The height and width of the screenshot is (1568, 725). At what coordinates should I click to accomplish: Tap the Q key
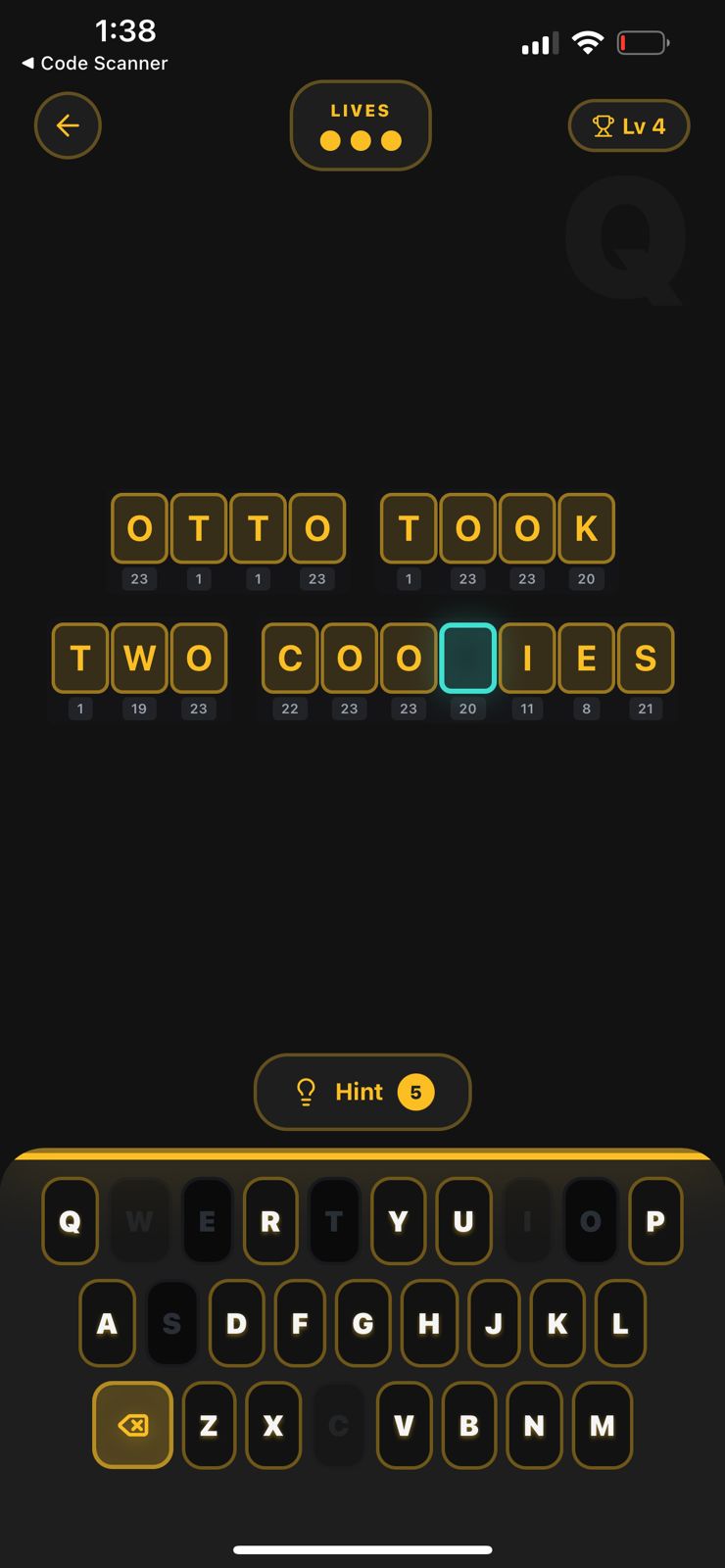tap(70, 1221)
